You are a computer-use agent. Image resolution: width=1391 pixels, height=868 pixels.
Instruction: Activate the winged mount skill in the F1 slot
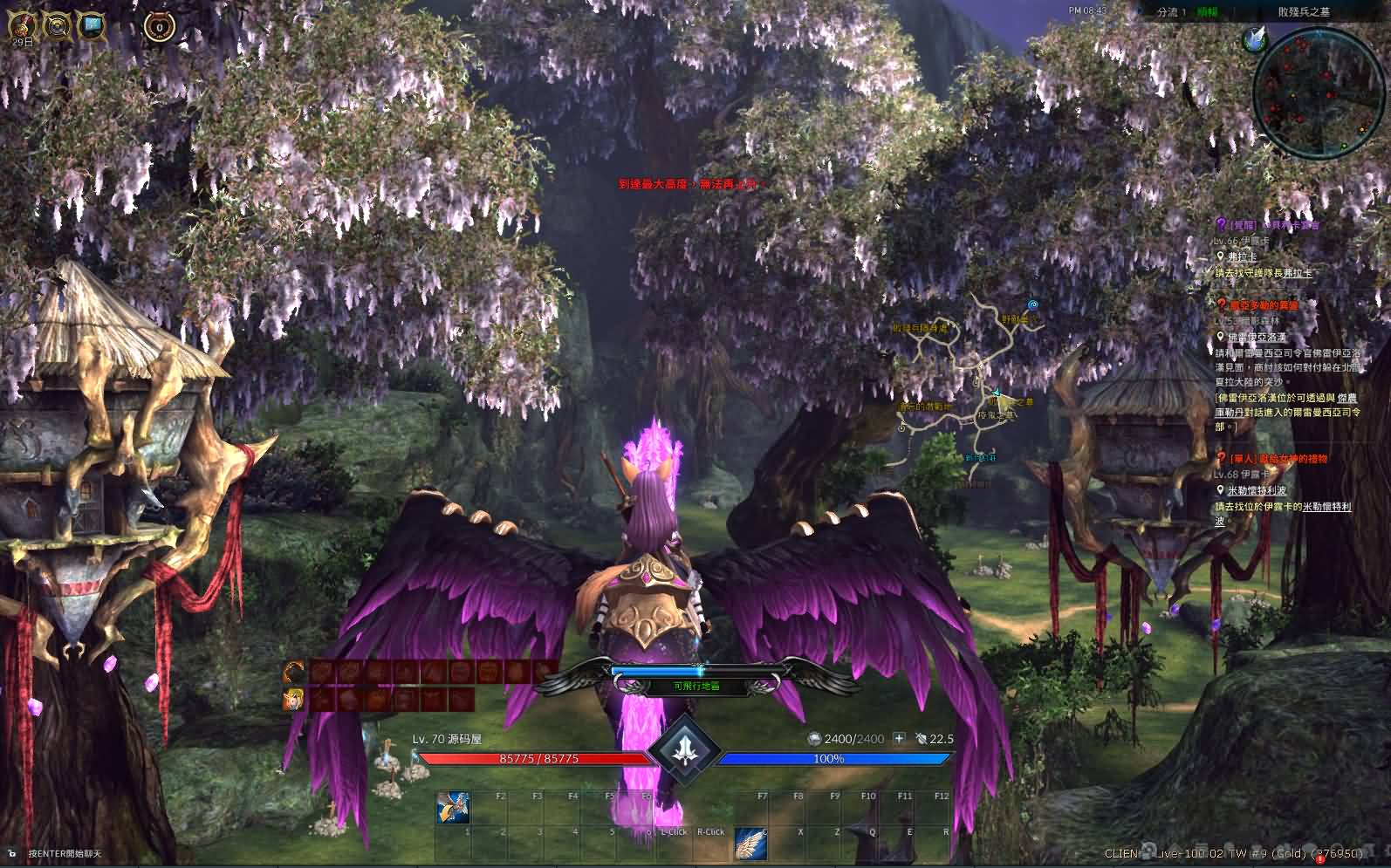click(x=454, y=809)
